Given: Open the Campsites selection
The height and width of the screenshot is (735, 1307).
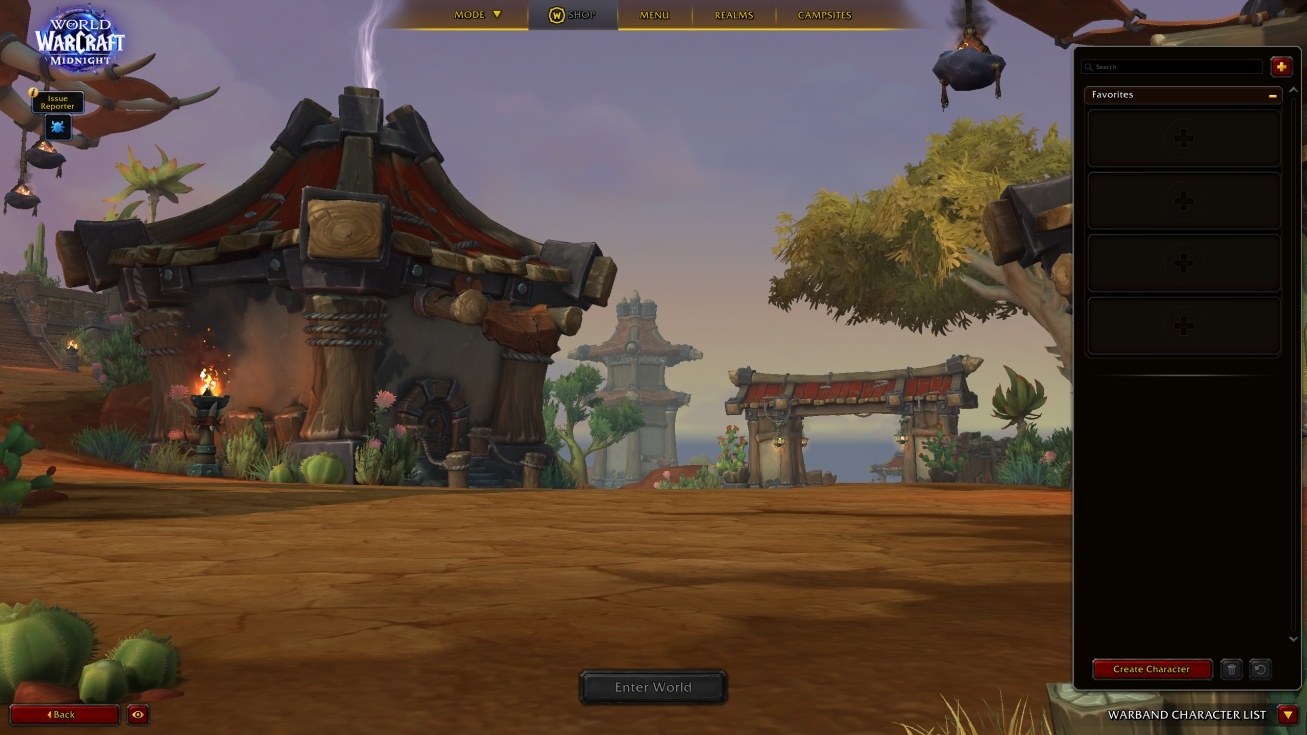Looking at the screenshot, I should pyautogui.click(x=824, y=15).
